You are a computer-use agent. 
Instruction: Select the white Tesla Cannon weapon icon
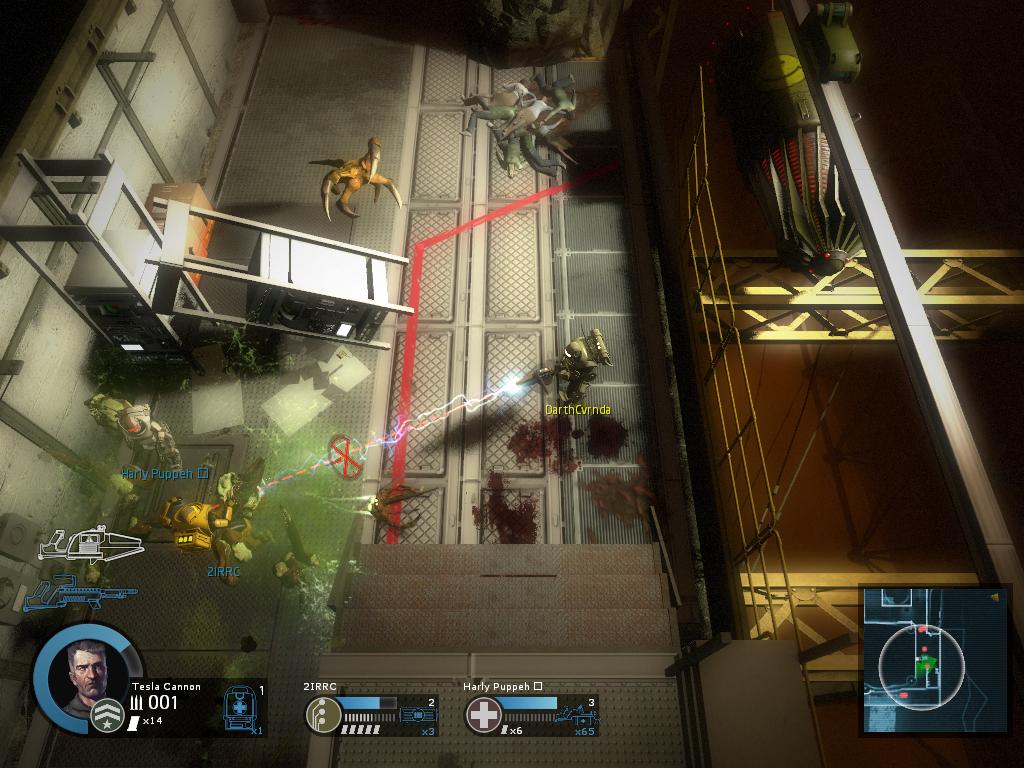[90, 545]
